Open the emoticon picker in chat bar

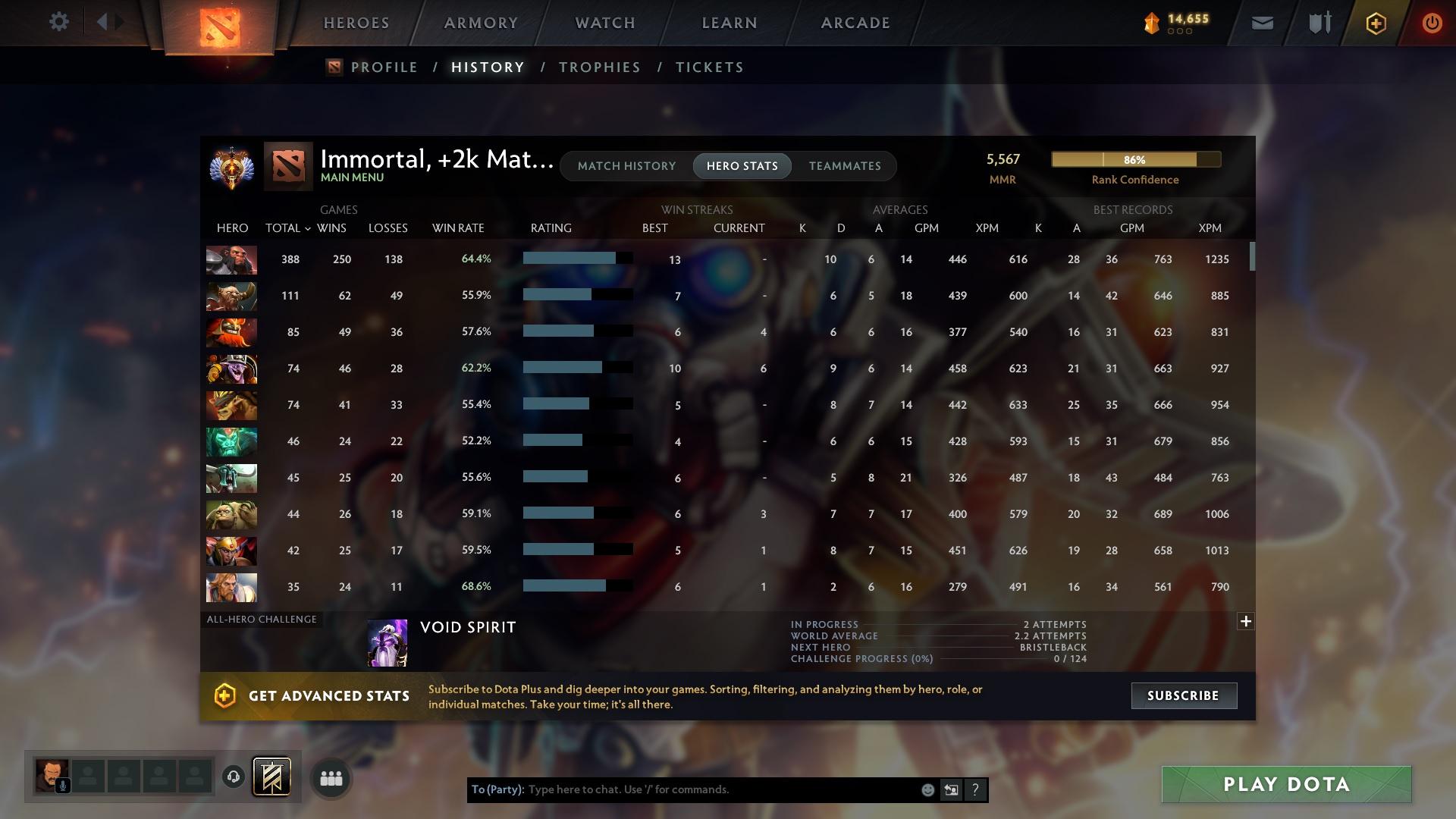(x=927, y=789)
